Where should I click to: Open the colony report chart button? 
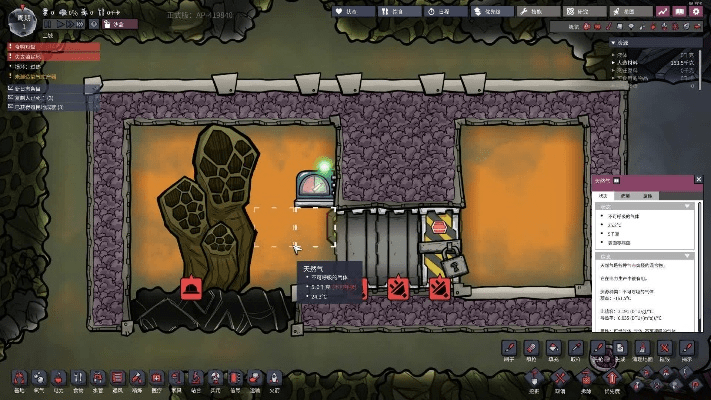(663, 10)
